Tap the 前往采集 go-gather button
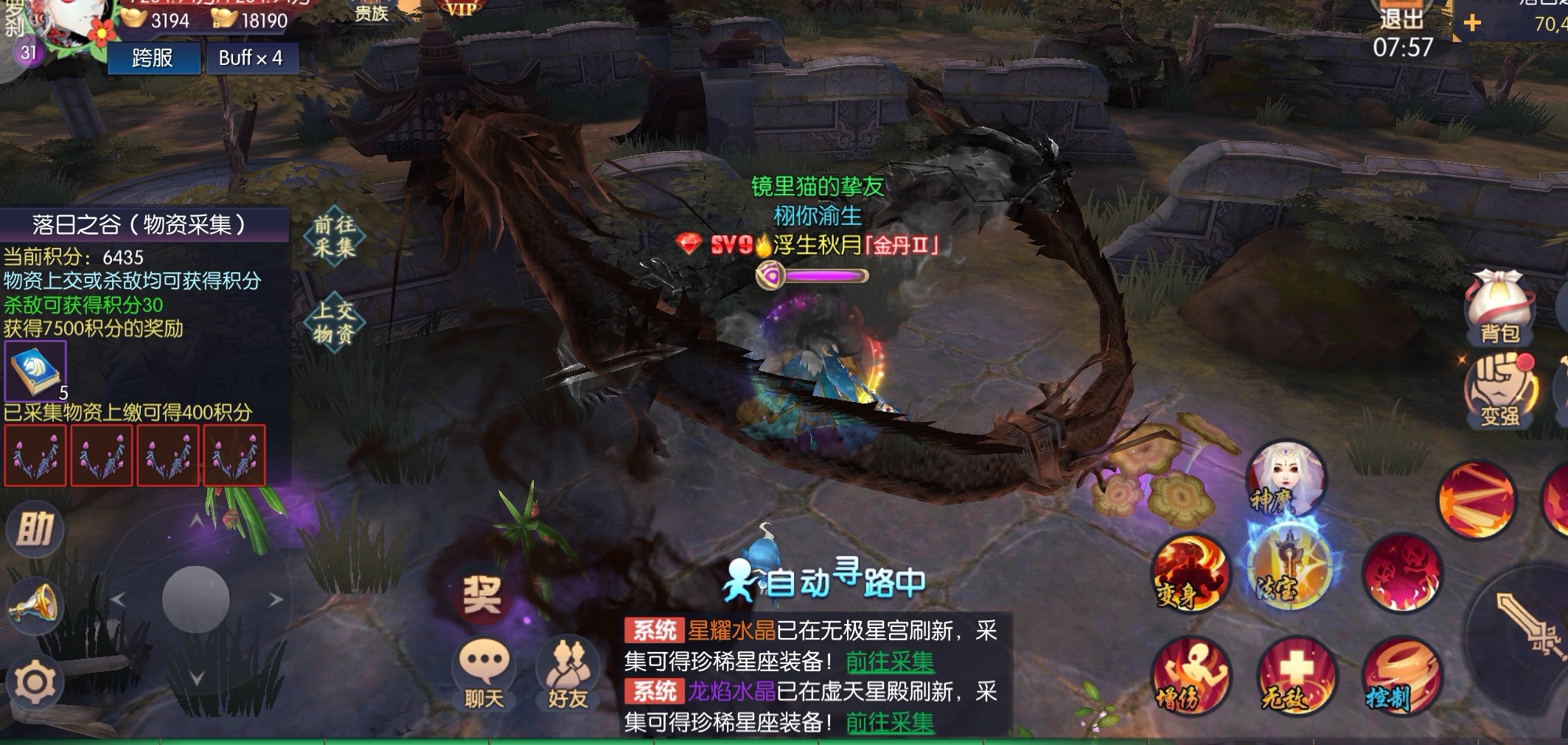The height and width of the screenshot is (745, 1568). (334, 236)
